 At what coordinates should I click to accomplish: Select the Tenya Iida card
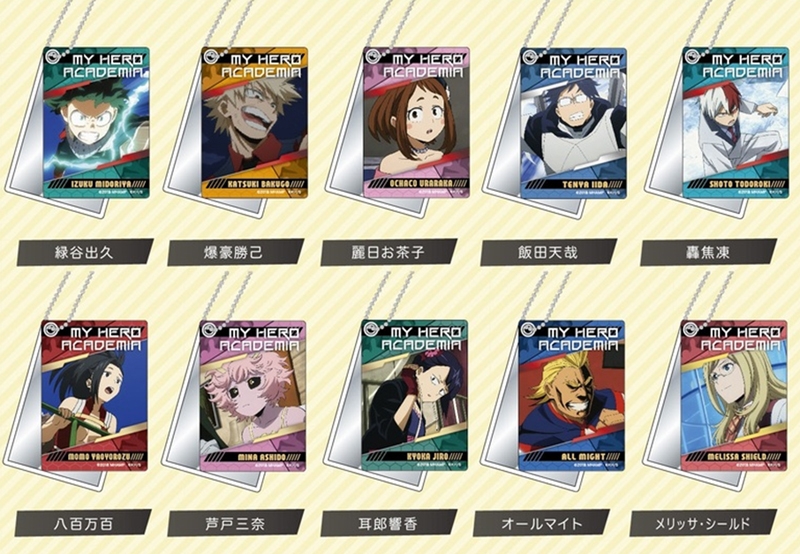573,122
